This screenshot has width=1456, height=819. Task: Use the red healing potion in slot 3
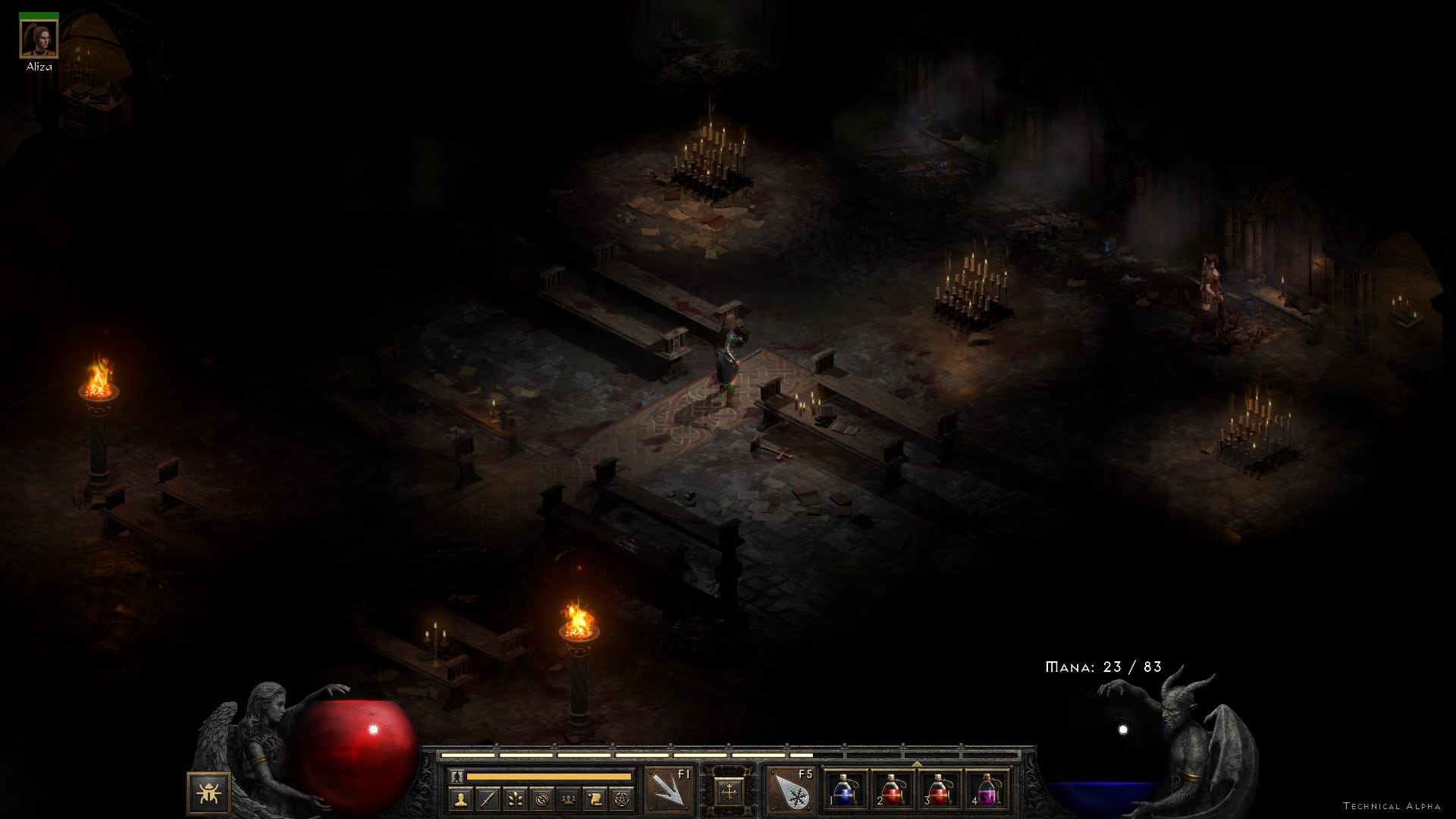(939, 791)
